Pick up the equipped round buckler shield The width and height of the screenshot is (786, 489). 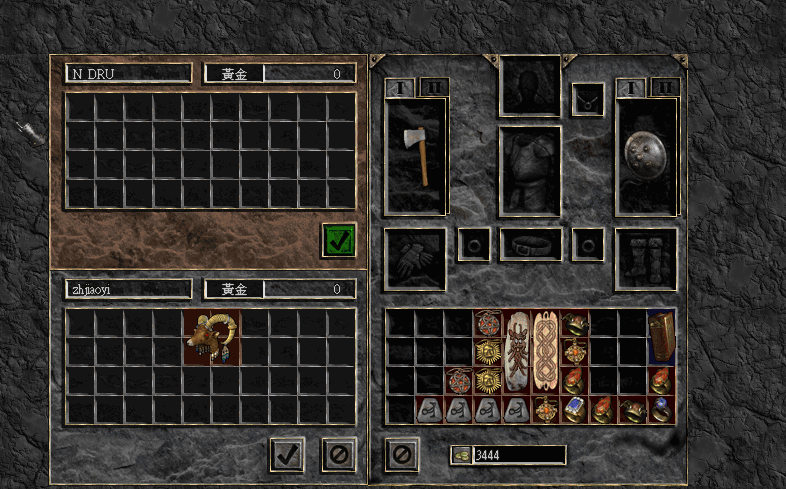pos(646,155)
